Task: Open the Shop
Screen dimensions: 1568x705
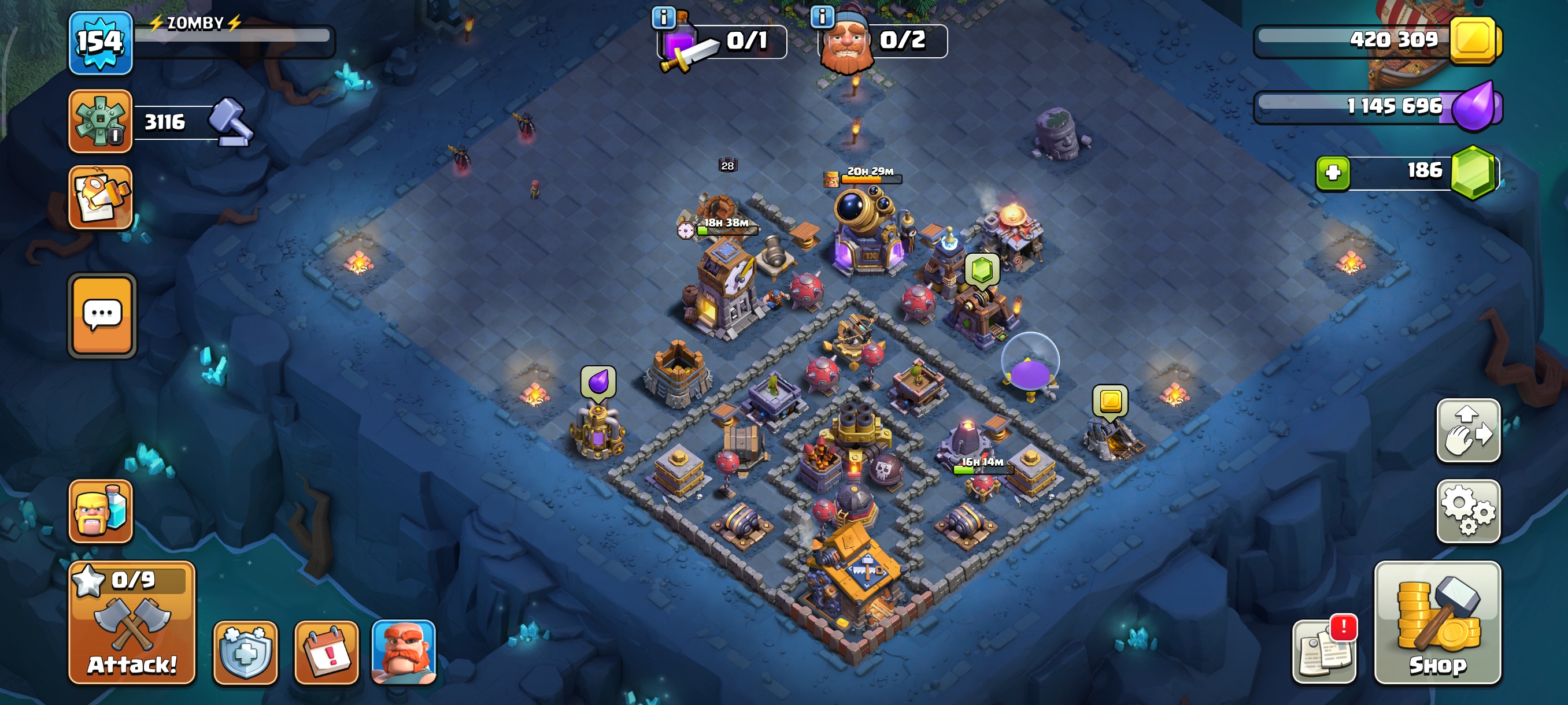Action: click(x=1437, y=624)
